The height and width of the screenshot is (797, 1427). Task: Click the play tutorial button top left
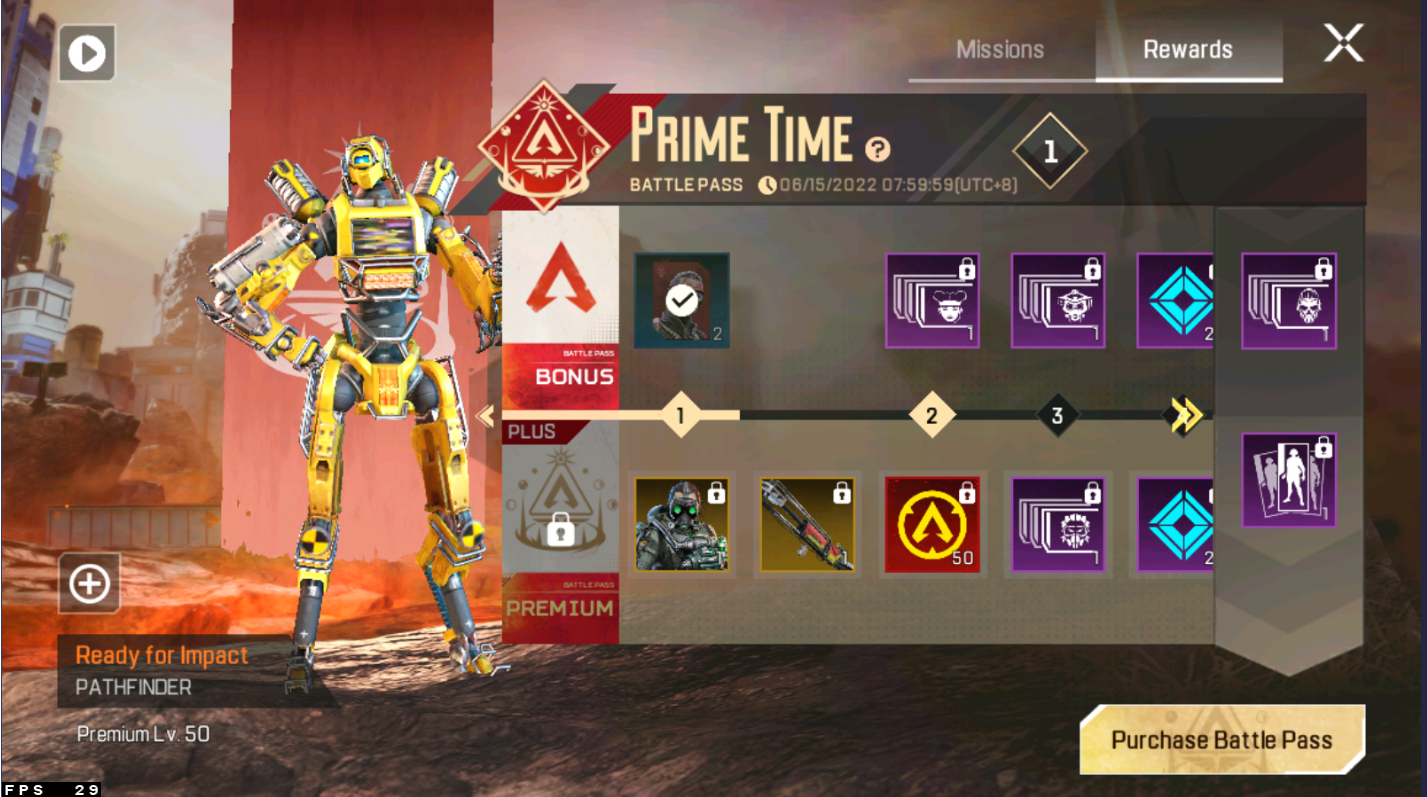[86, 53]
